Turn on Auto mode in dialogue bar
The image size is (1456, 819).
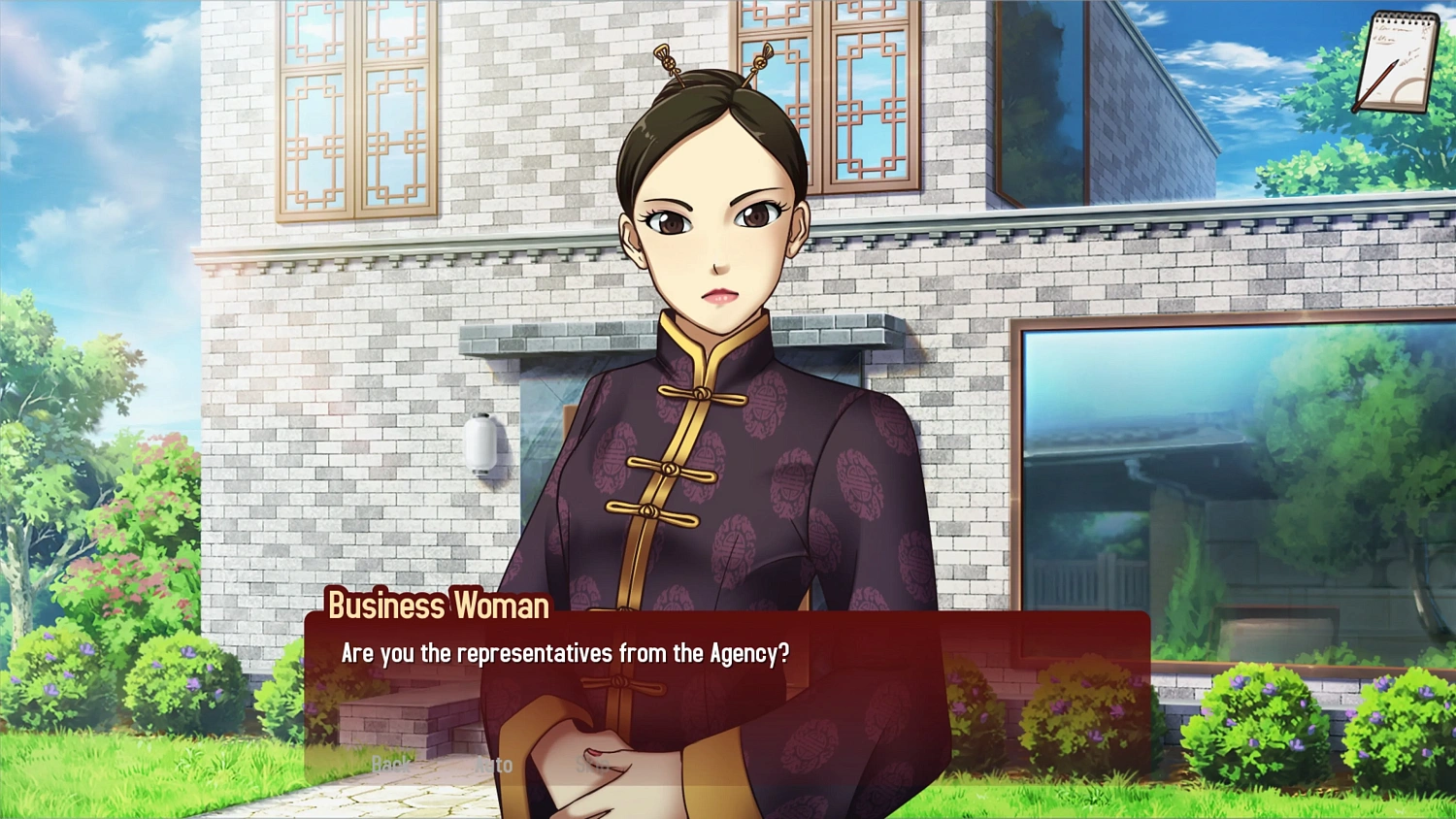[x=495, y=765]
